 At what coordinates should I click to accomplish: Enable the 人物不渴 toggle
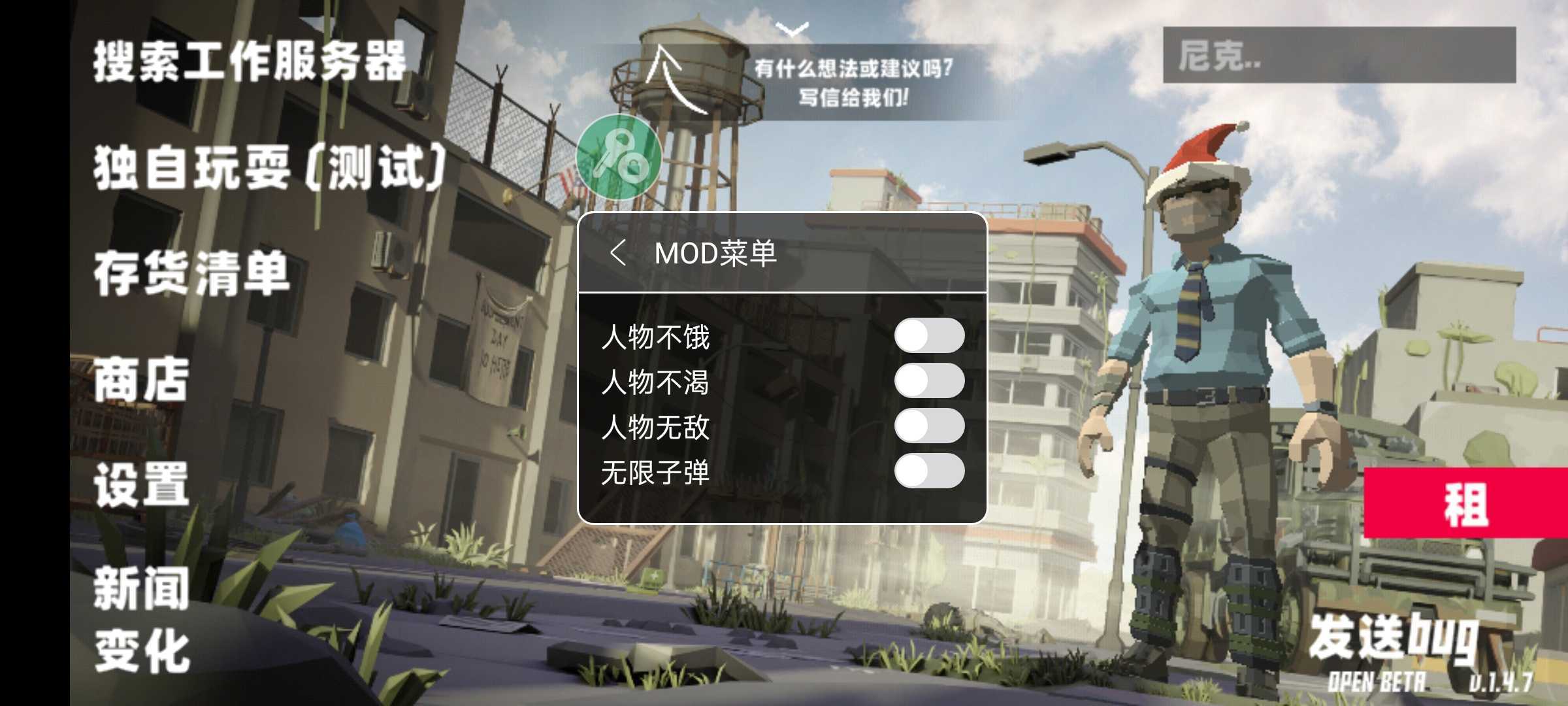coord(930,381)
